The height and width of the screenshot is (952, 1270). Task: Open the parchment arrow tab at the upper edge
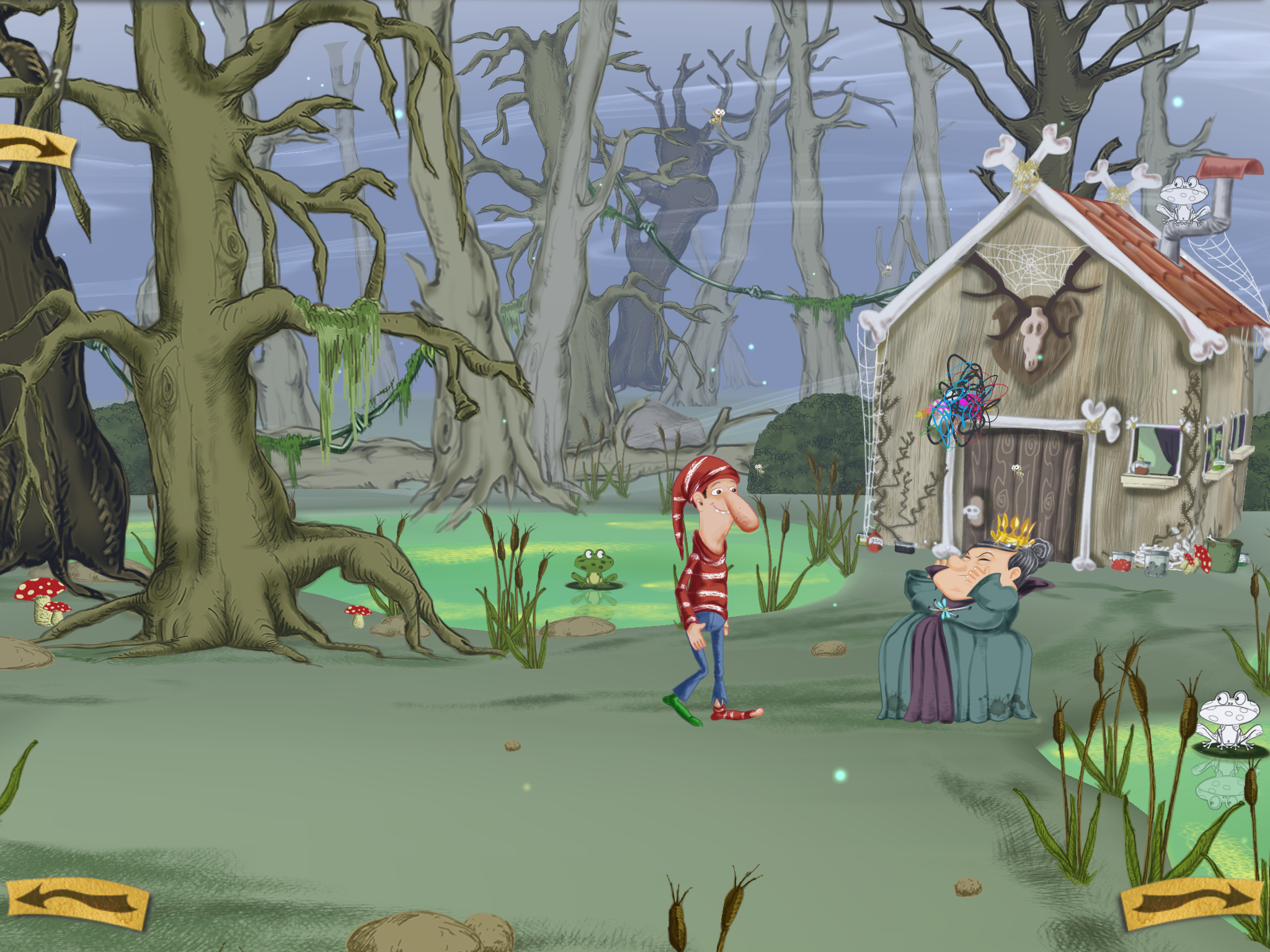(x=36, y=146)
